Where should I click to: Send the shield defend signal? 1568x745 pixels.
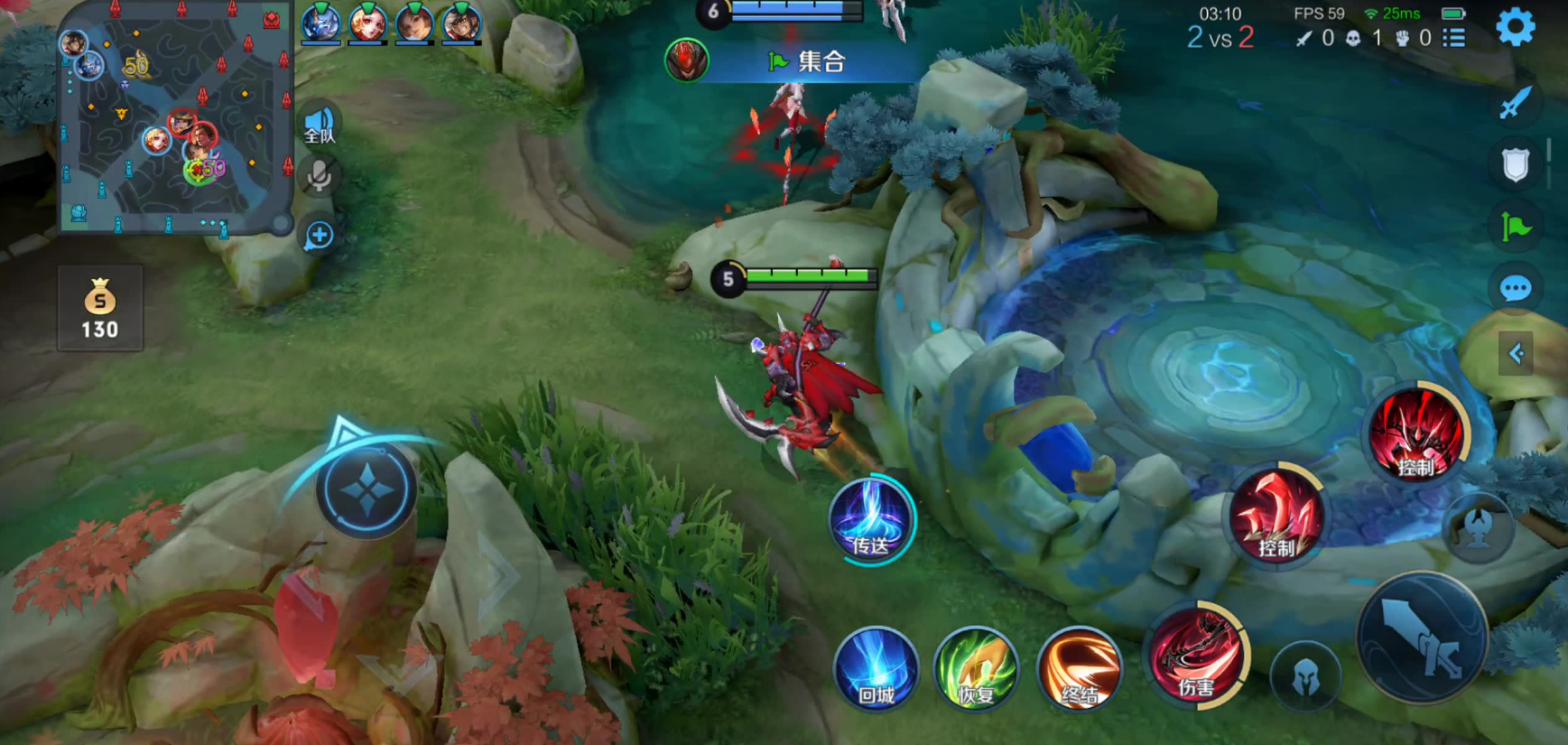pos(1516,165)
